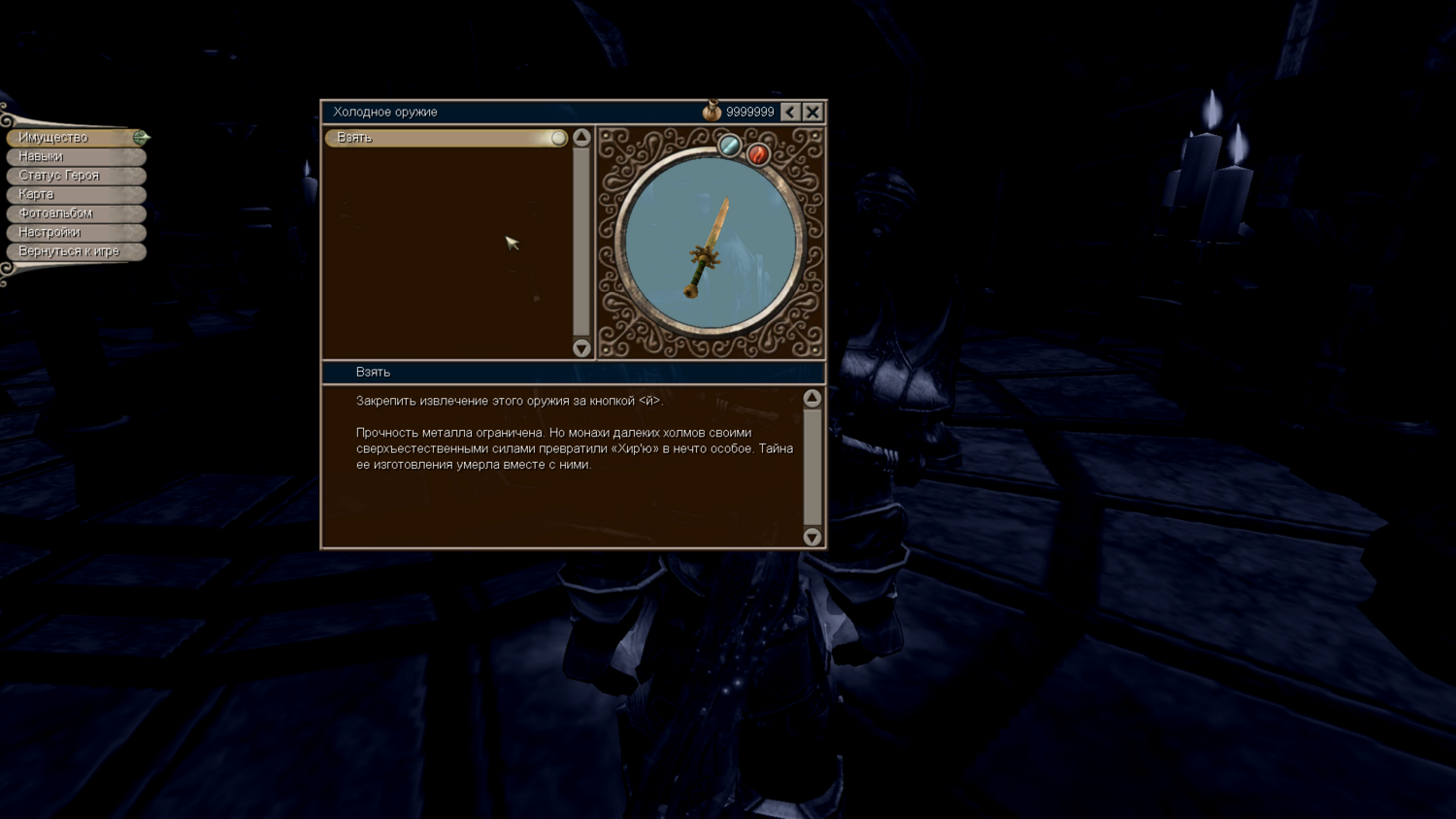This screenshot has height=819, width=1456.
Task: Click the description panel's scroll-down arrow
Action: click(x=812, y=537)
